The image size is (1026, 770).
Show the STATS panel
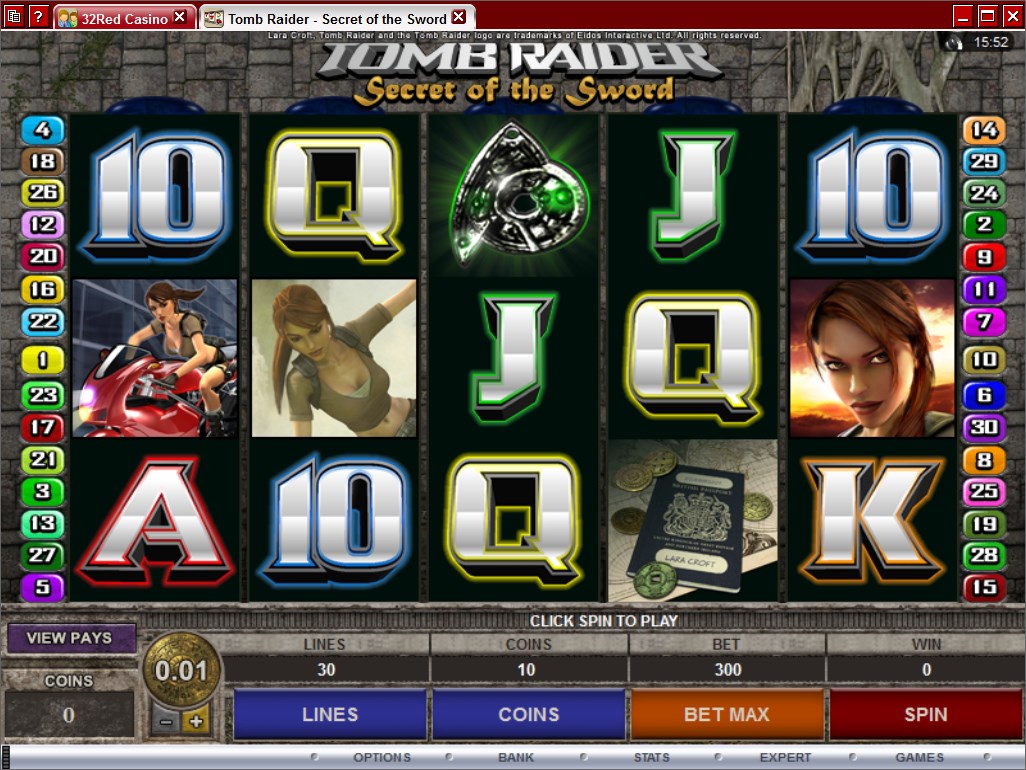point(651,757)
